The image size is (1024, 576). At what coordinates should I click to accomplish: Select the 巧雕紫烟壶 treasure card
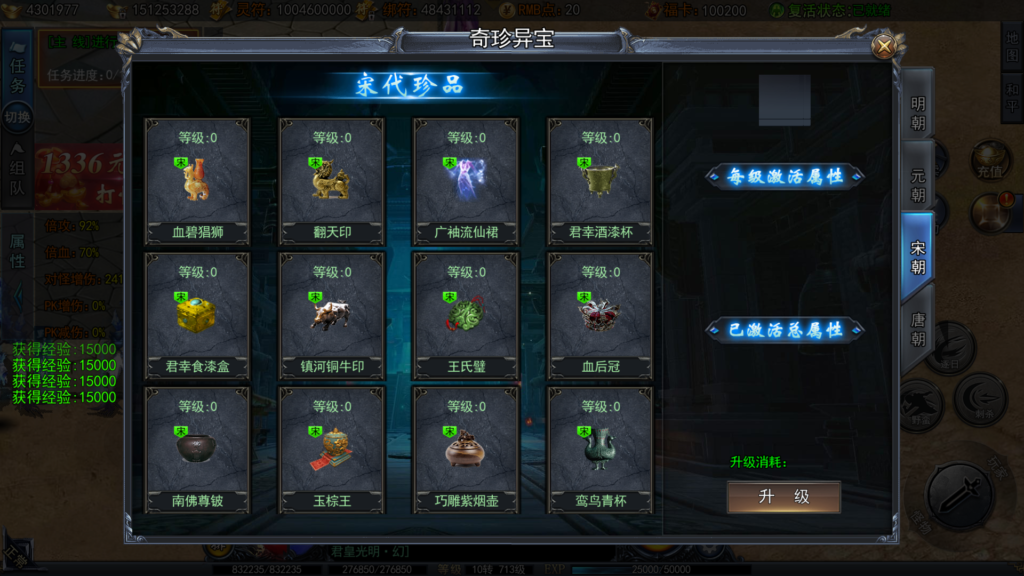[466, 450]
